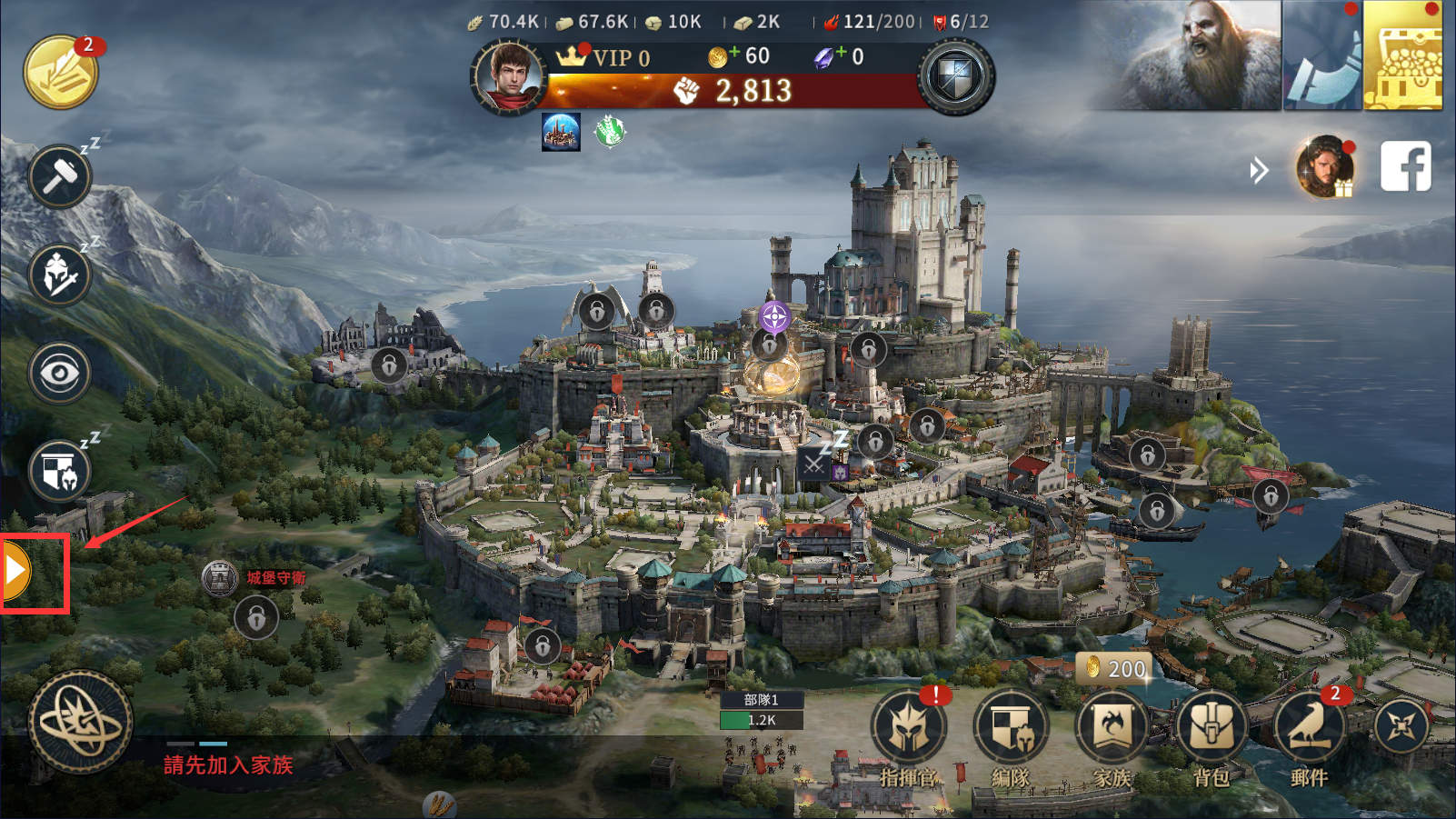Viewport: 1456px width, 819px height.
Task: Open the hammer construction queue
Action: click(x=60, y=176)
